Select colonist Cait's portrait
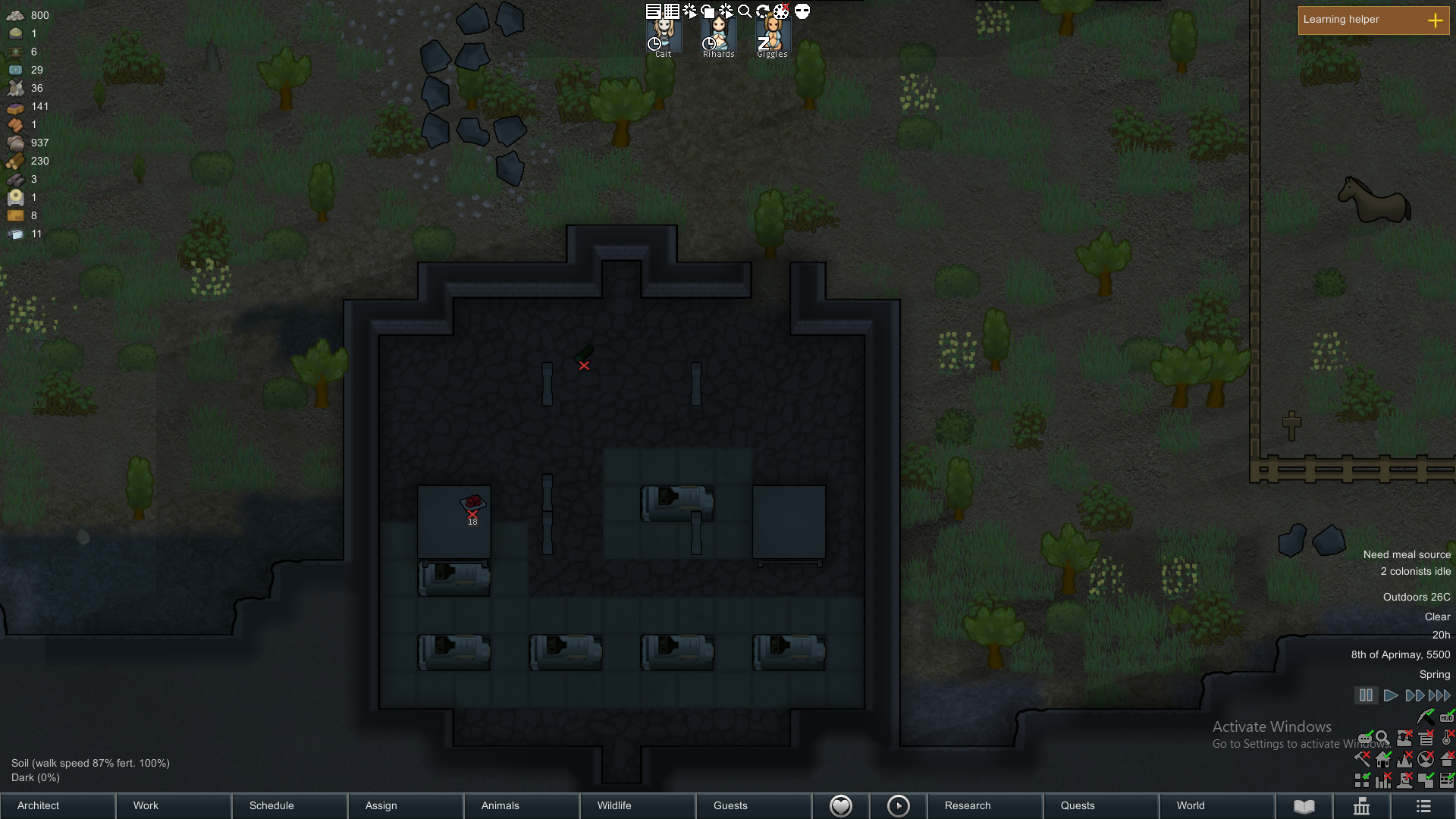The width and height of the screenshot is (1456, 819). 664,36
